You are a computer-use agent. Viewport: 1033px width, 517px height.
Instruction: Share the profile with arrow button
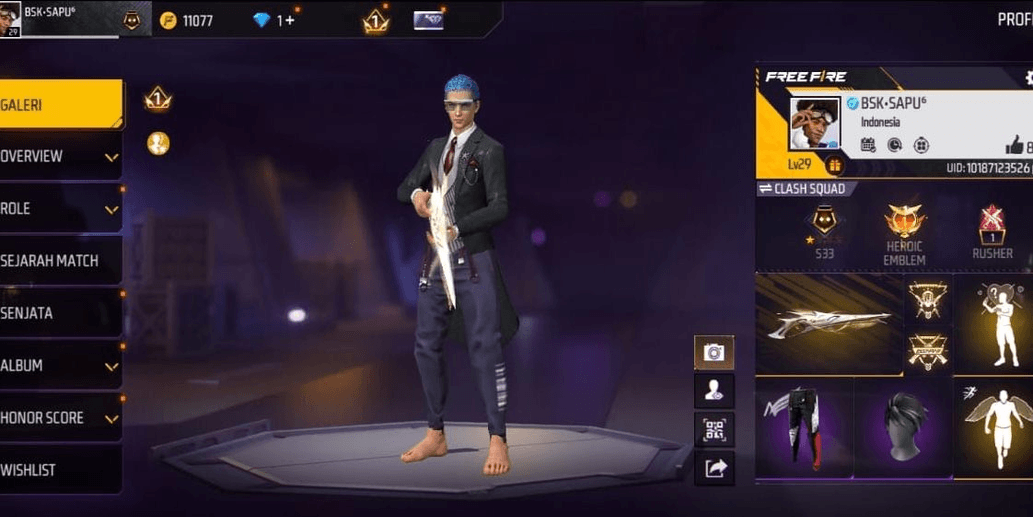pyautogui.click(x=714, y=467)
